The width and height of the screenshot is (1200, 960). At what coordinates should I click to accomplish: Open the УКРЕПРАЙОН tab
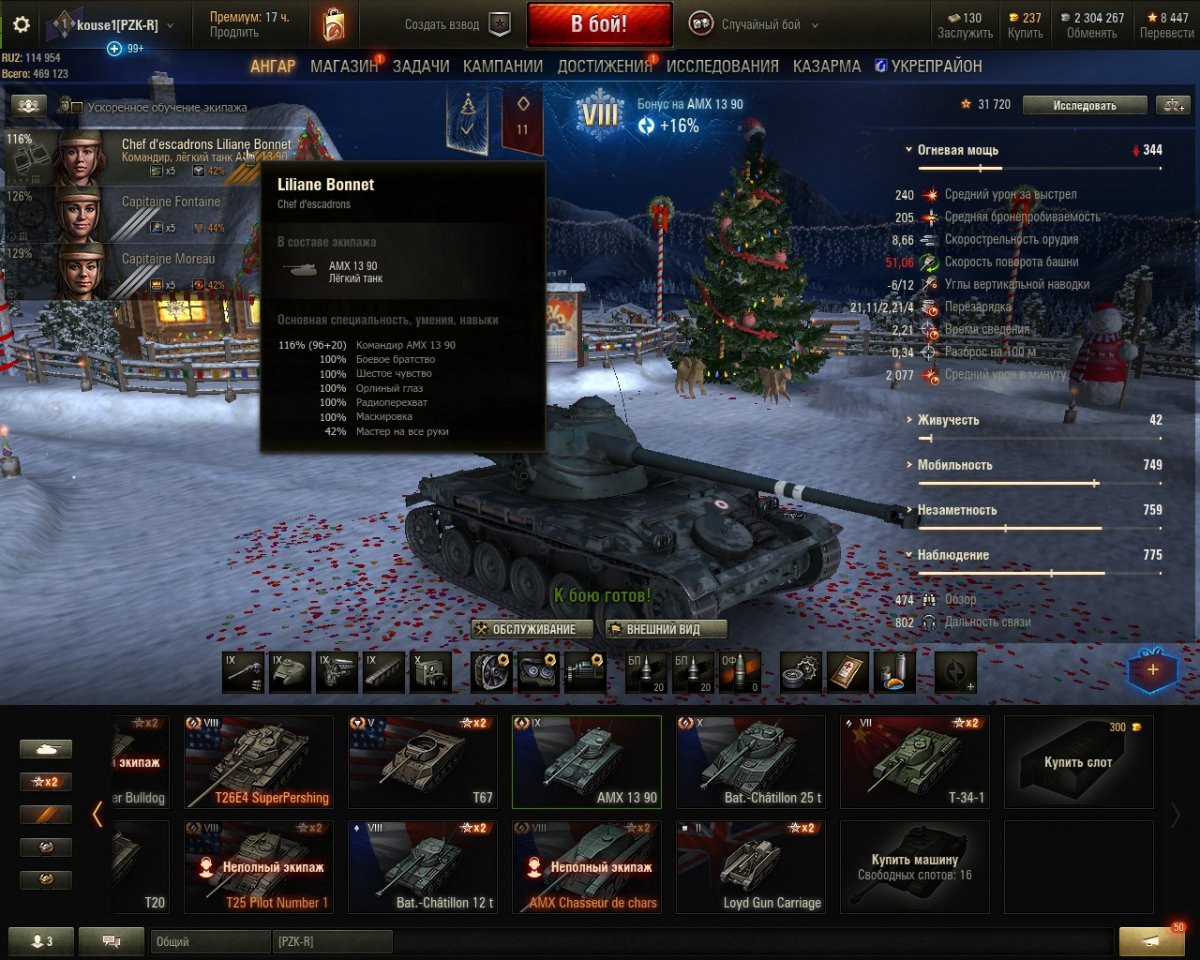pos(928,66)
